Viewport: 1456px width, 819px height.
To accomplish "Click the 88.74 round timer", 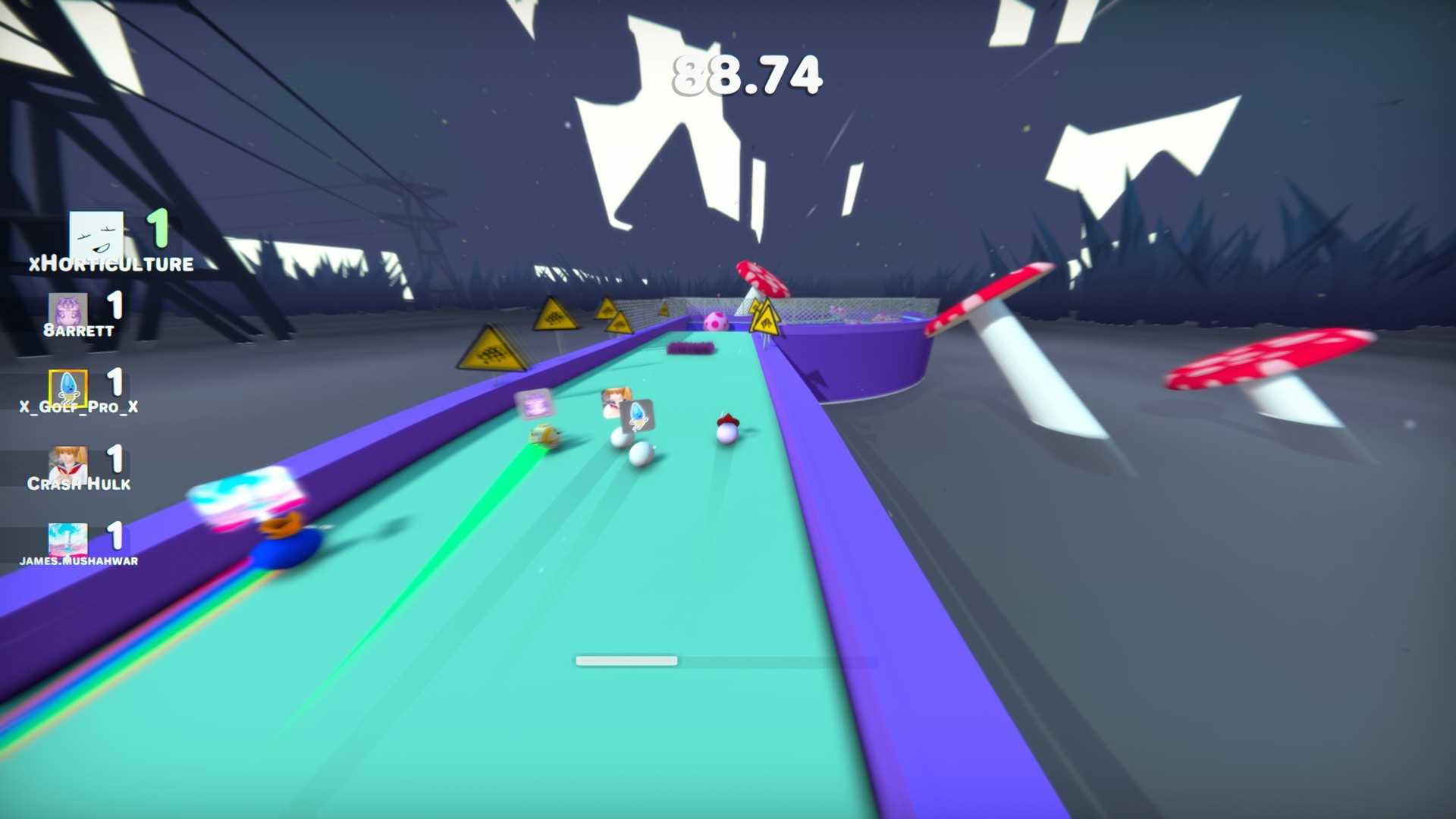I will tap(747, 74).
